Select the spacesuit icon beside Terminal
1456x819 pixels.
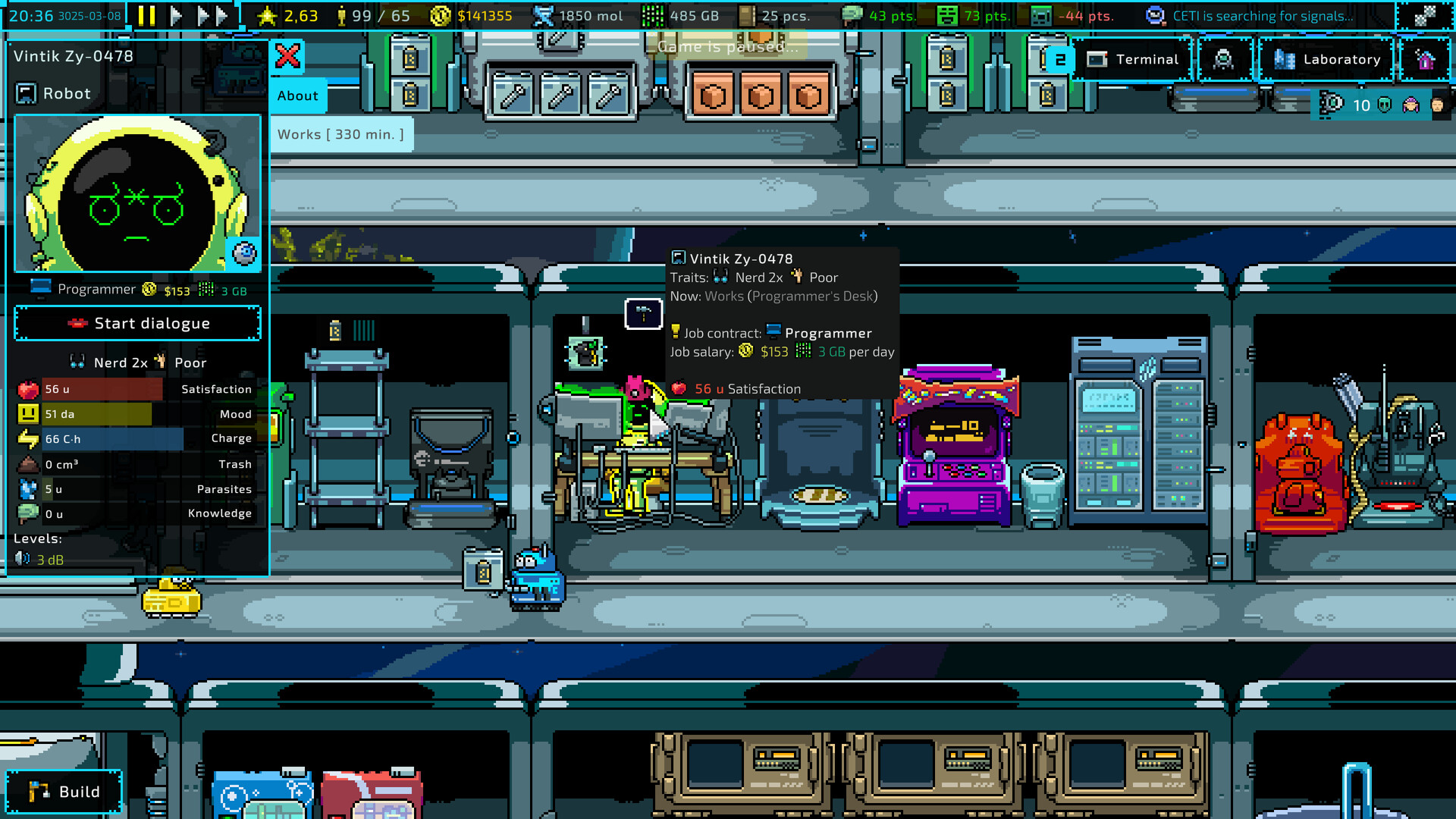(x=1223, y=59)
